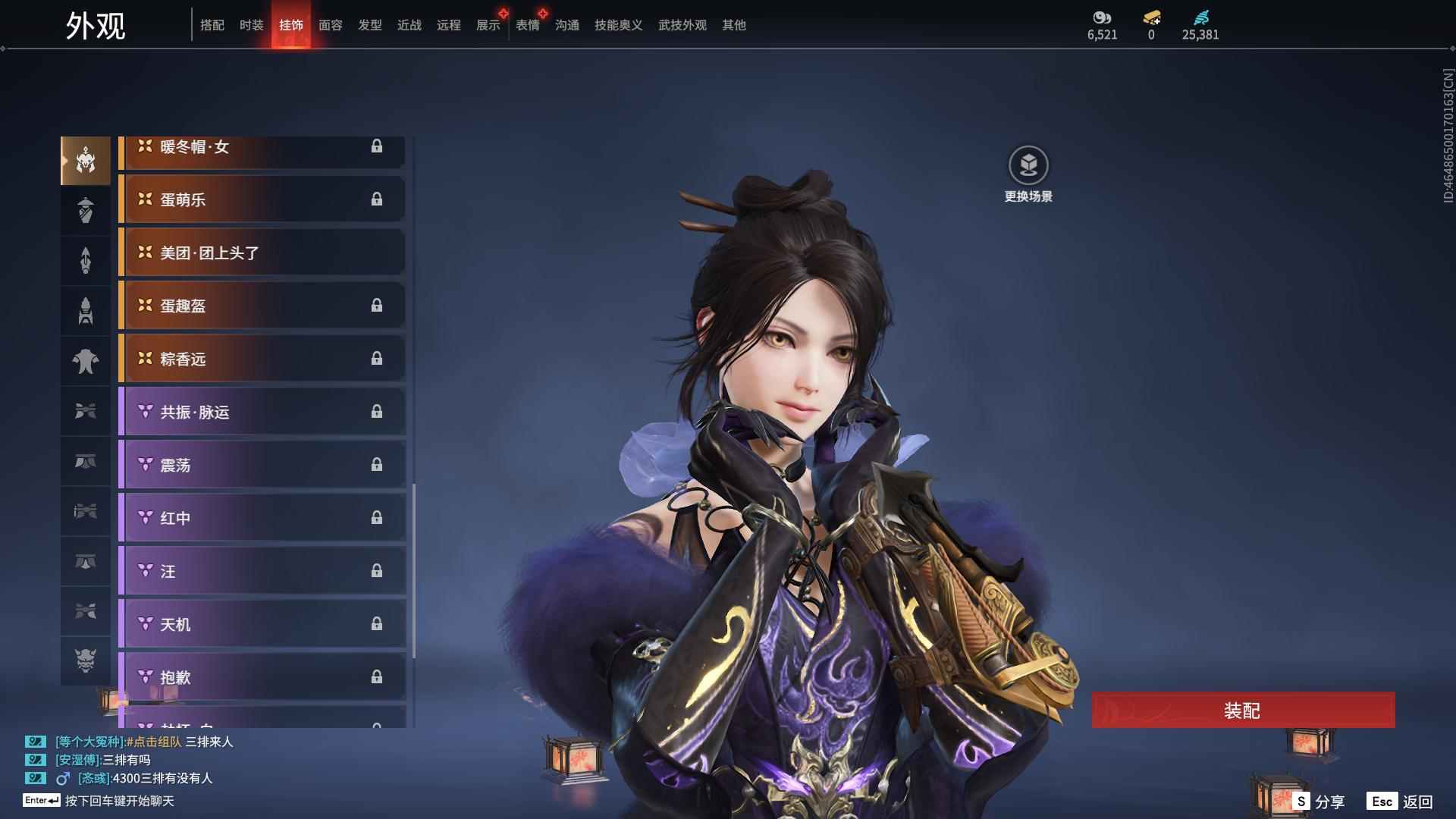Click the 返回 back button

pyautogui.click(x=1401, y=802)
